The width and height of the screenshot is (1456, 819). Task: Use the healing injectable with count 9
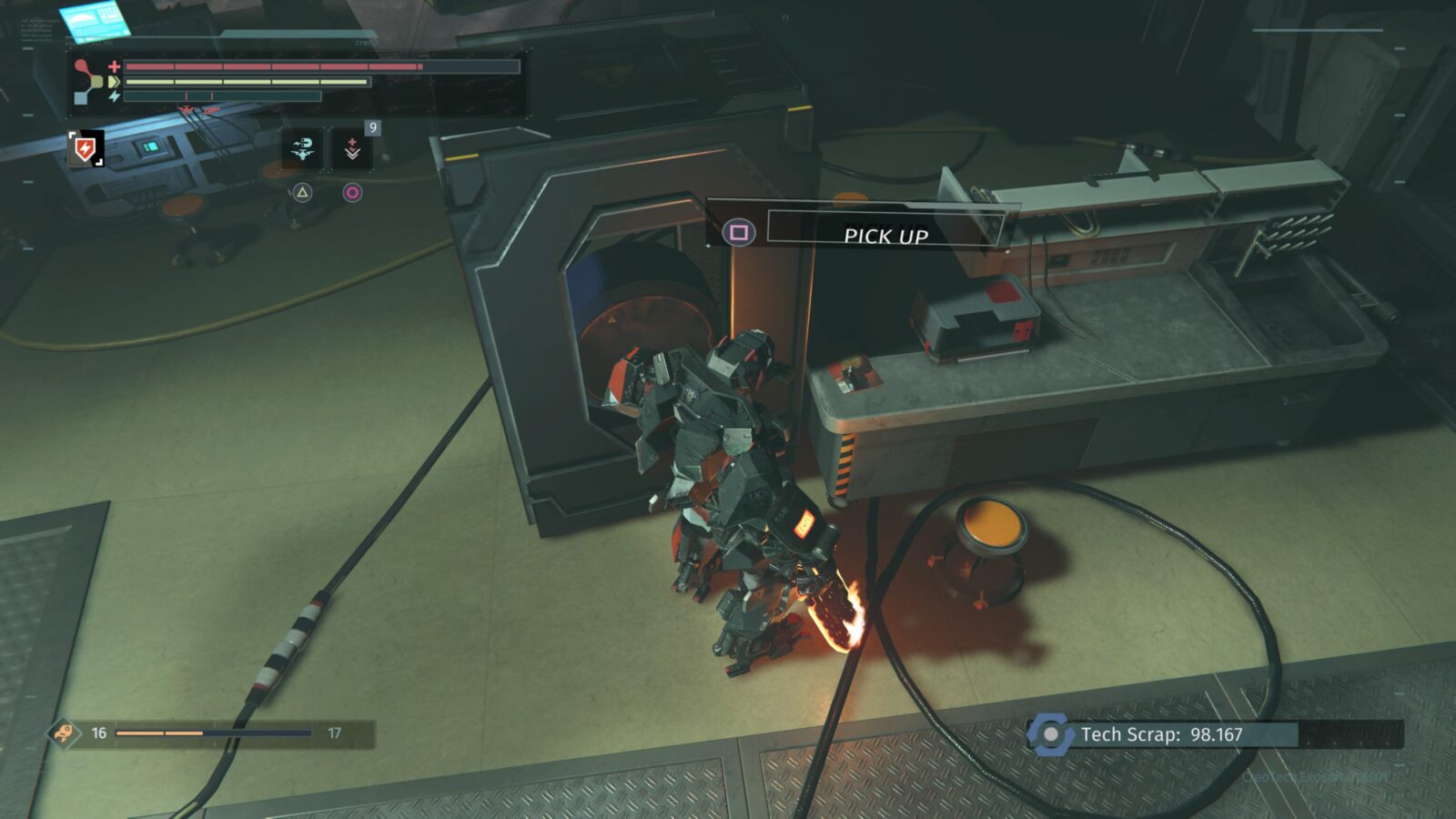(352, 150)
